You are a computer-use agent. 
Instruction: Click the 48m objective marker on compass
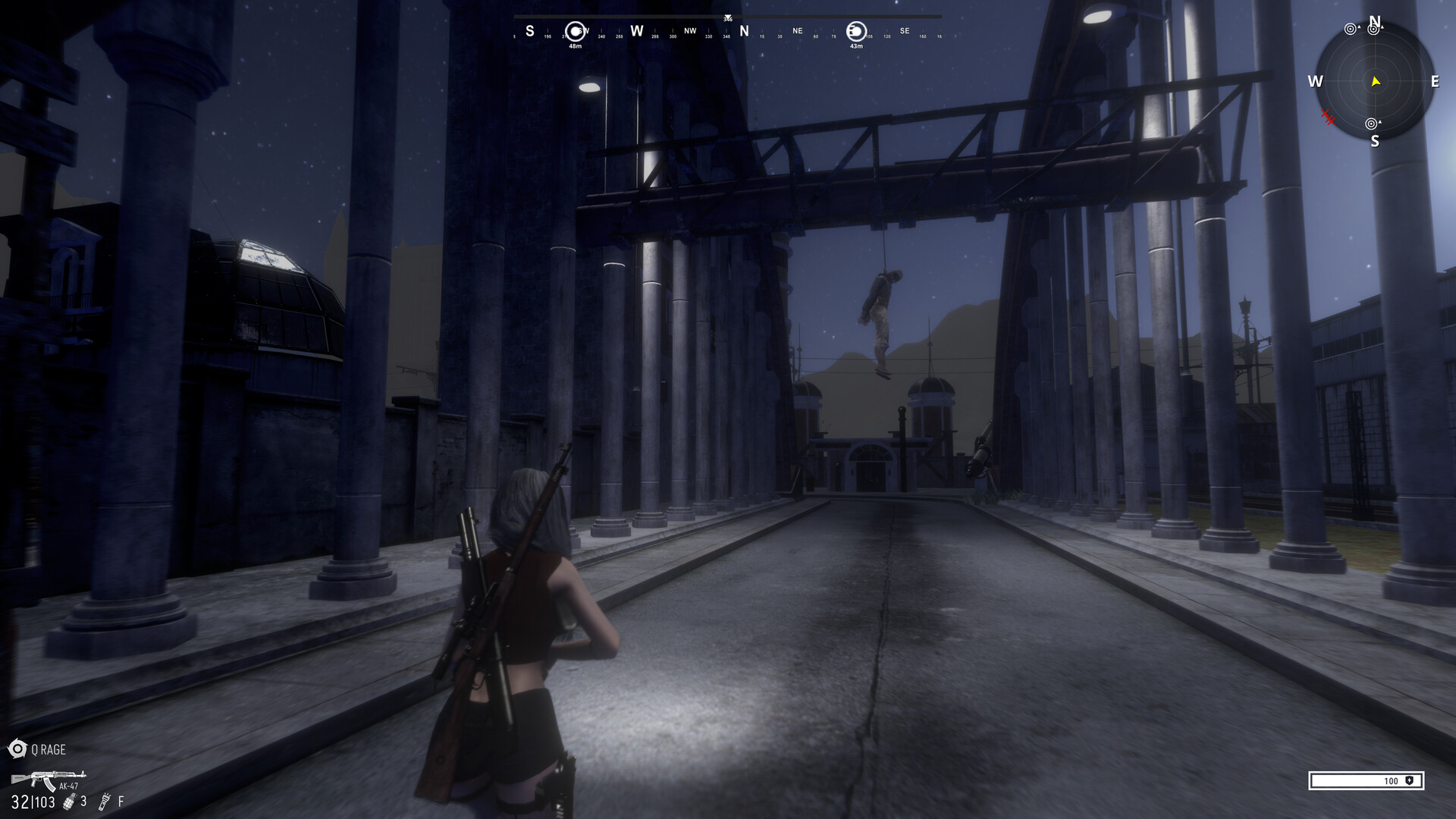click(576, 31)
